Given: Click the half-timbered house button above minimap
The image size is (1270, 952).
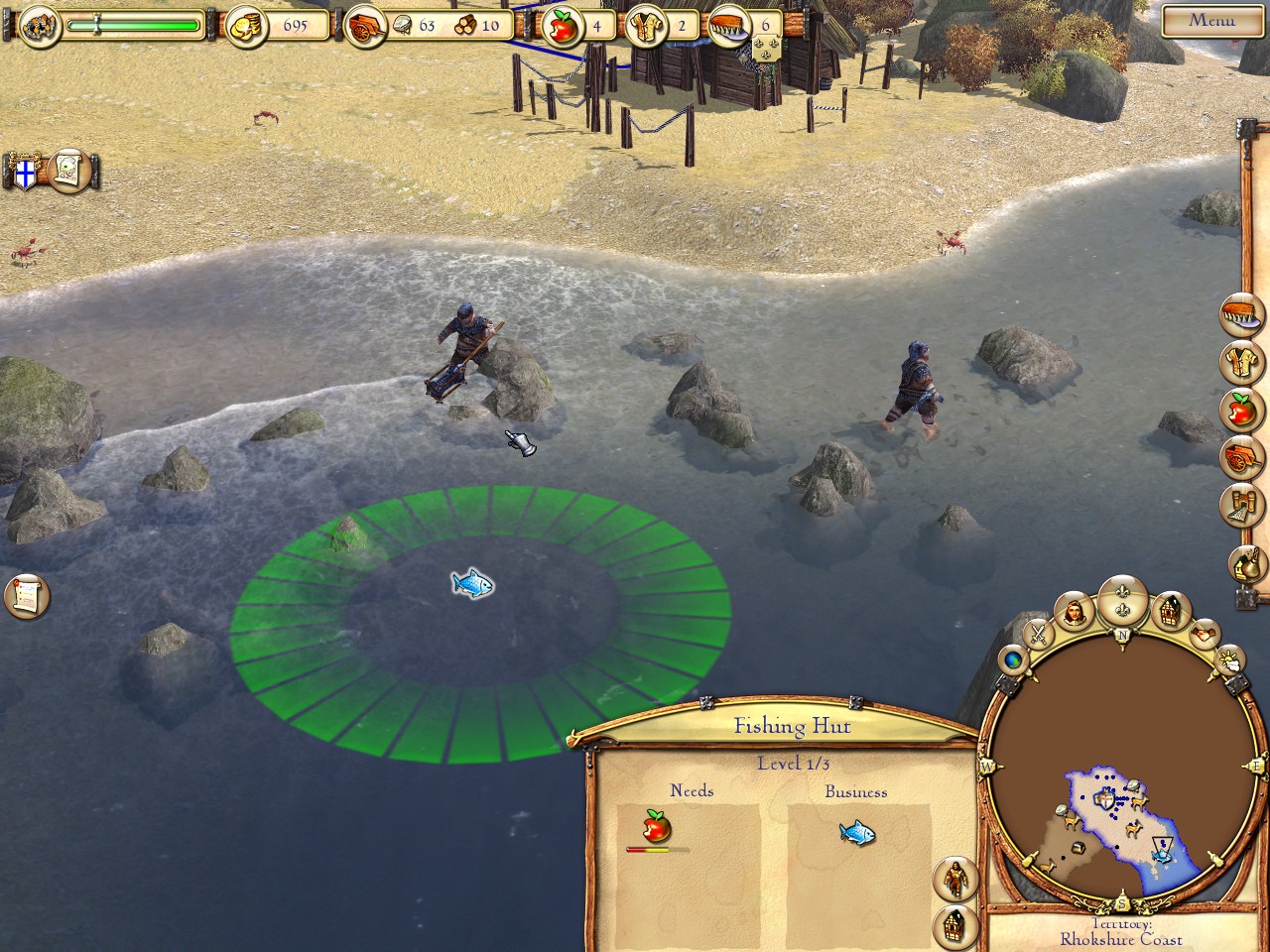Looking at the screenshot, I should pyautogui.click(x=1172, y=611).
